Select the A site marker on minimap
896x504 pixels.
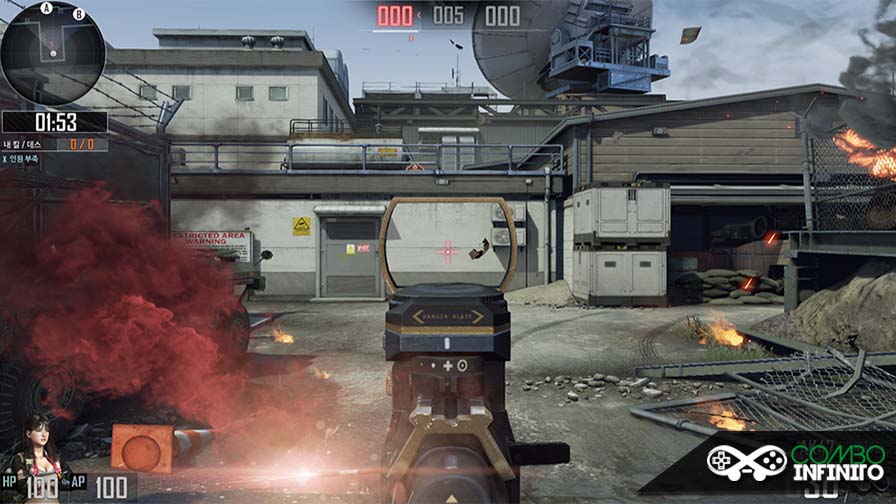pos(47,8)
